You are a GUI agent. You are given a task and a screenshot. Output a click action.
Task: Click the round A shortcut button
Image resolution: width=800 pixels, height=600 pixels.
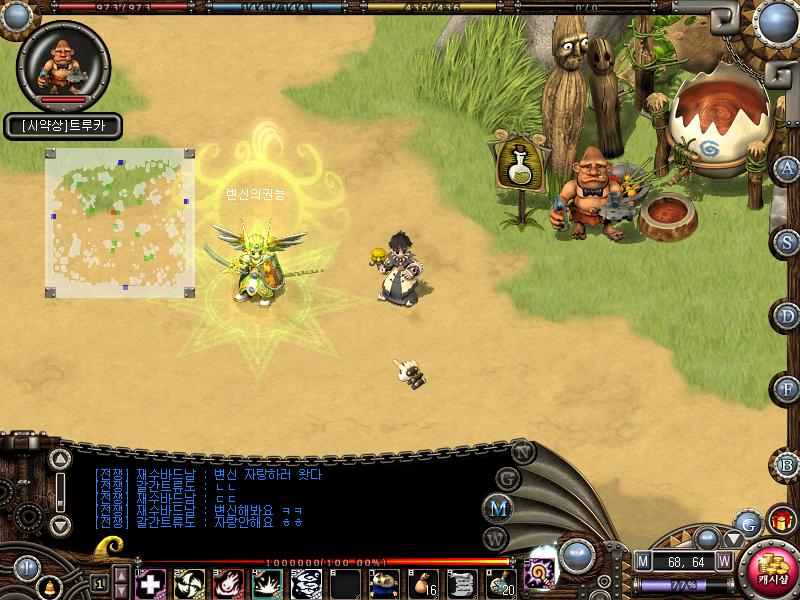(x=787, y=168)
